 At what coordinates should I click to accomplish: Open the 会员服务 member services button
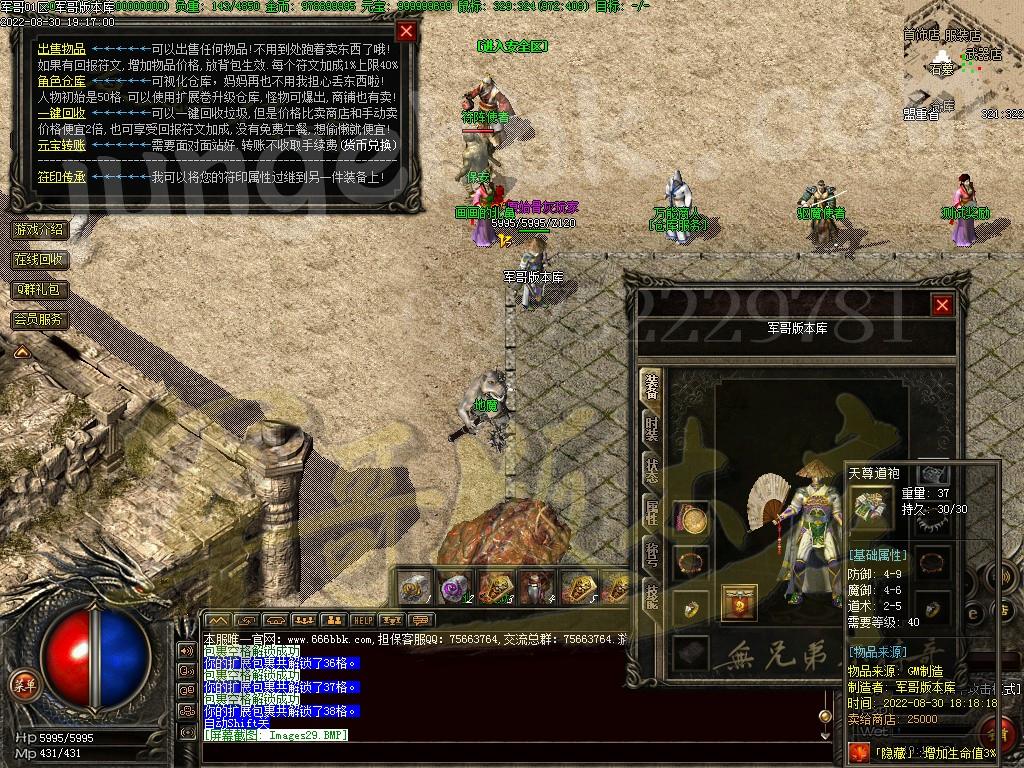tap(39, 320)
